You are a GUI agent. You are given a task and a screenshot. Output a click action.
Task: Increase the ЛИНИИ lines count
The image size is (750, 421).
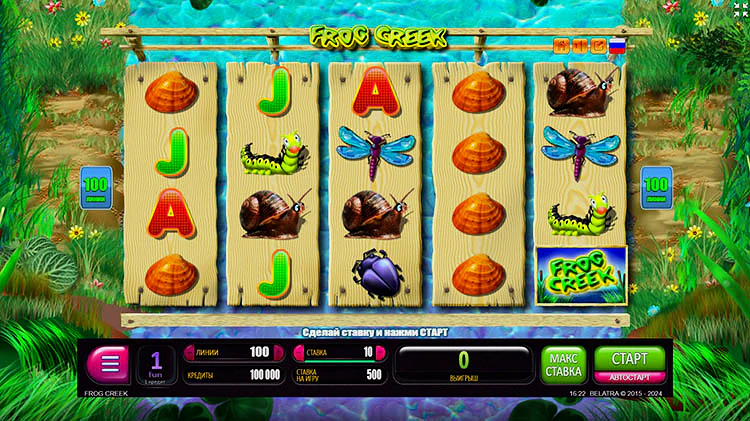278,352
